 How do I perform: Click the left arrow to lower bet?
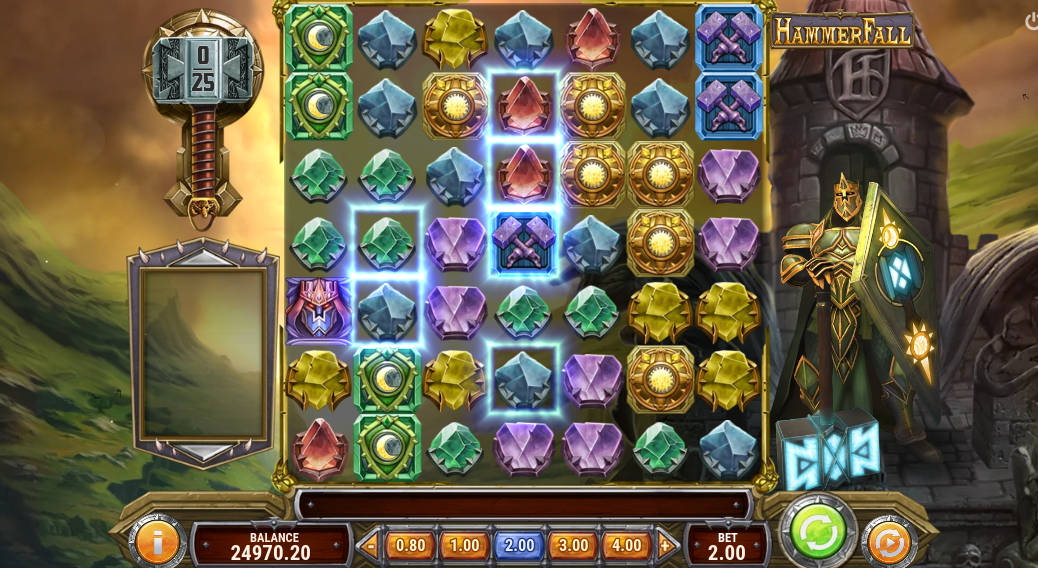370,546
